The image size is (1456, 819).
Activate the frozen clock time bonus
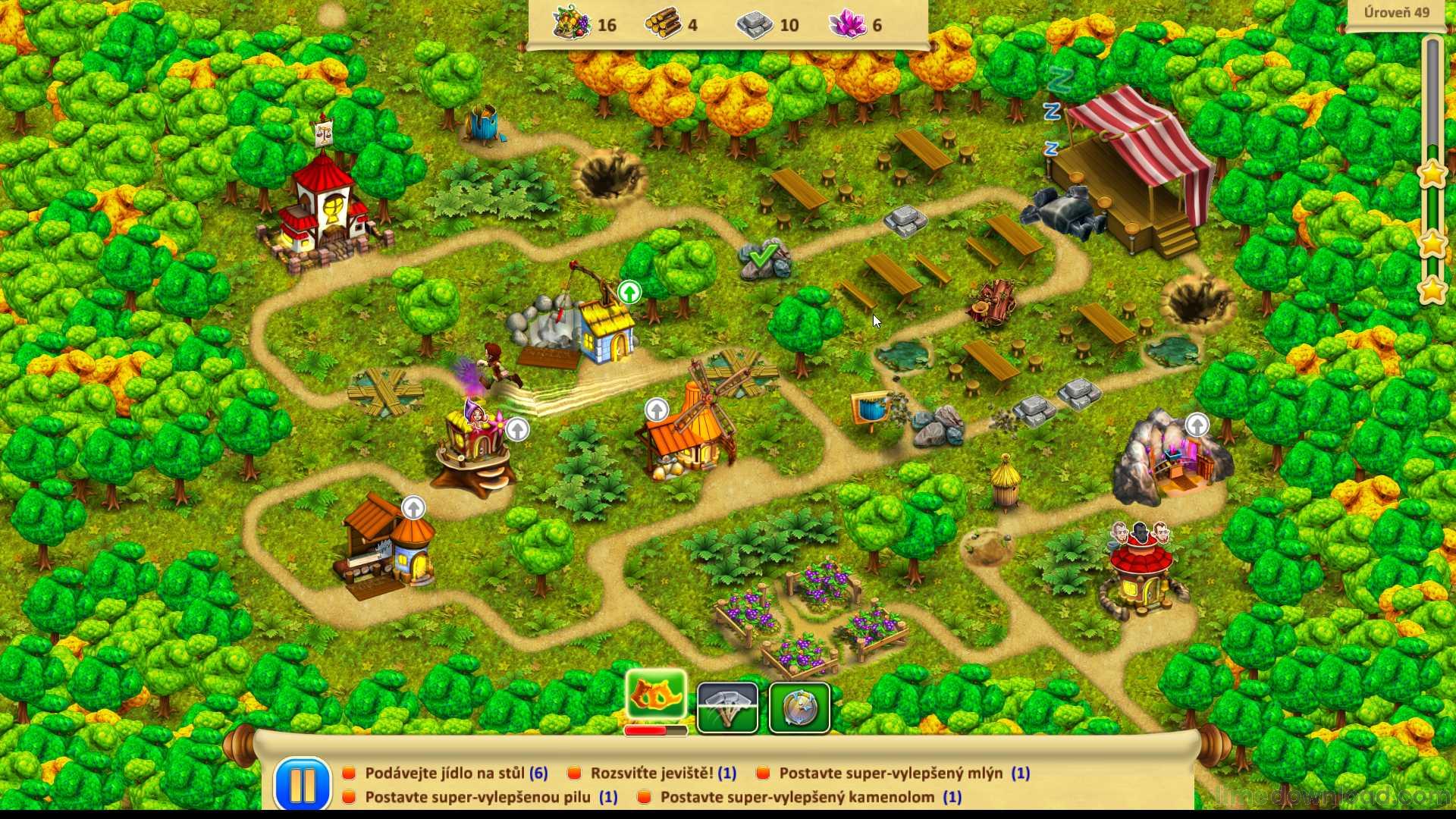(799, 708)
